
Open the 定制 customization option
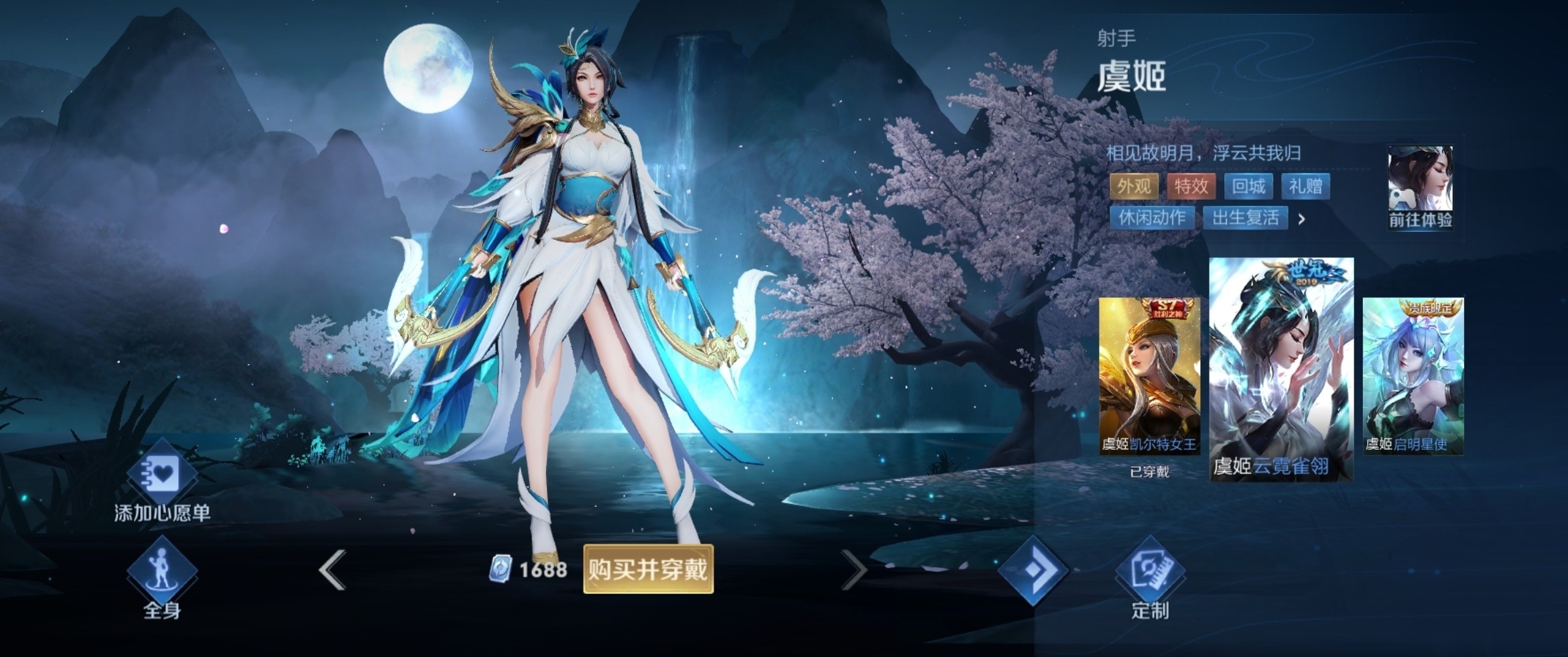point(1150,577)
